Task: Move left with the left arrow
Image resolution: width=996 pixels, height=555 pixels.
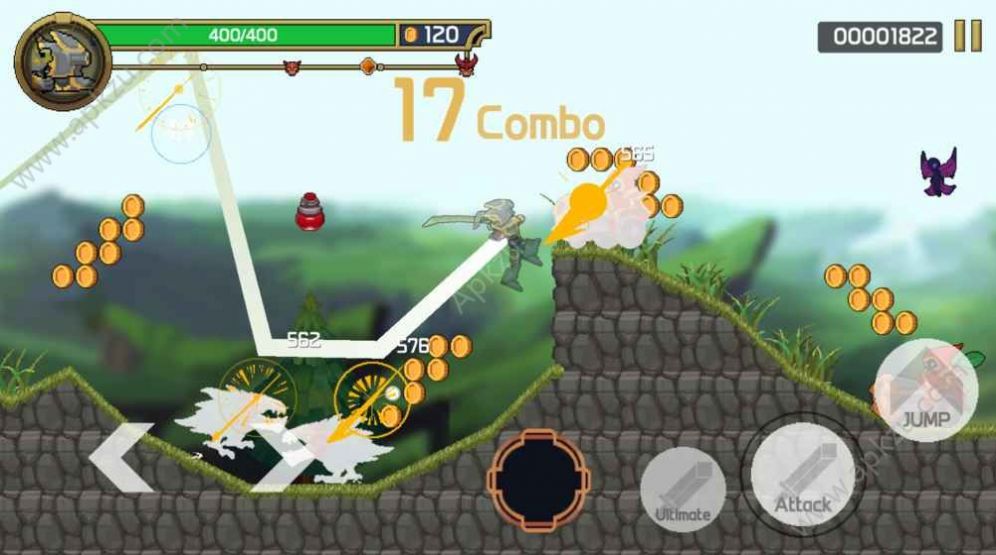Action: 120,458
